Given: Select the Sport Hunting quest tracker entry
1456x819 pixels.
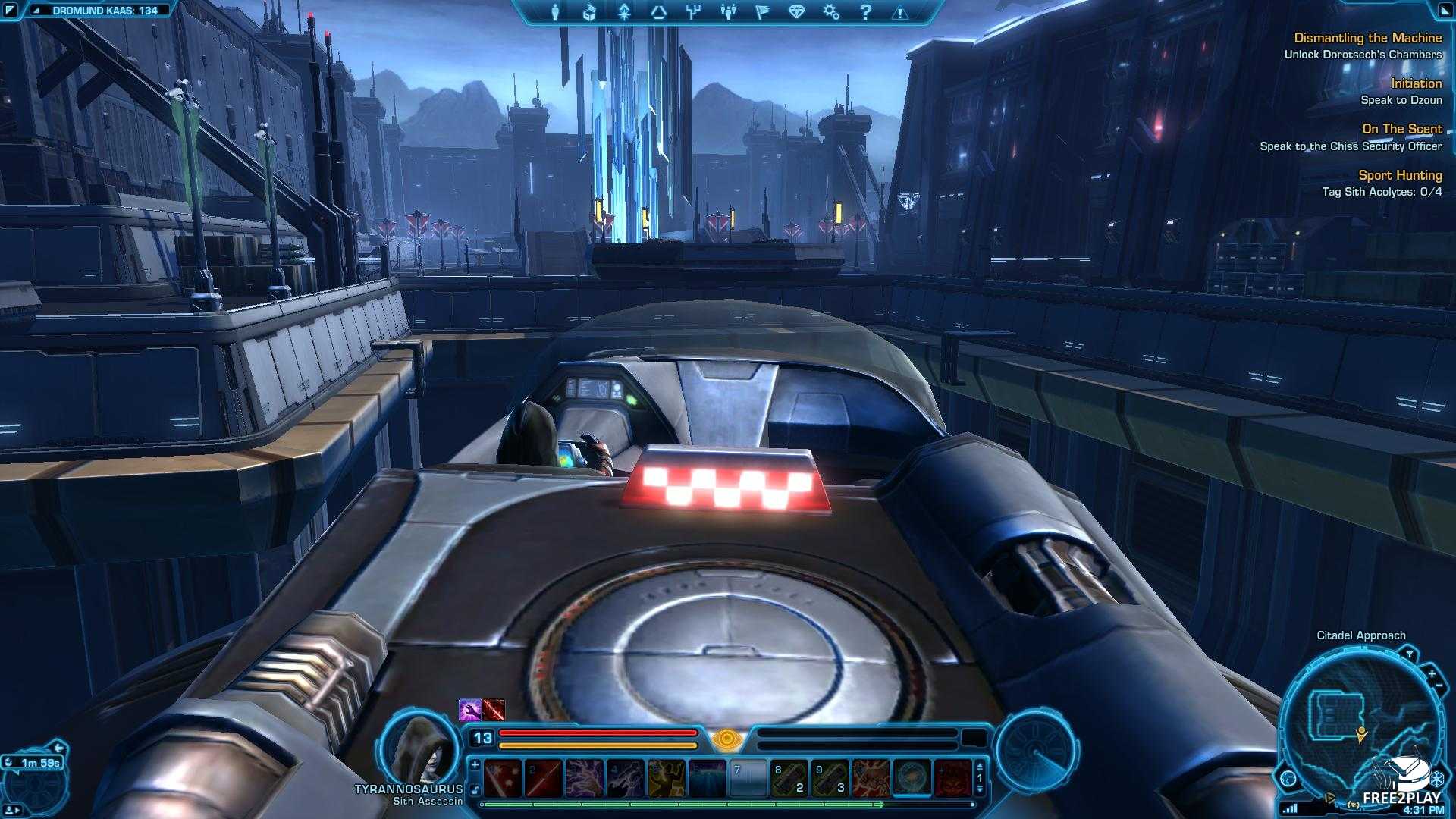Looking at the screenshot, I should [1399, 175].
